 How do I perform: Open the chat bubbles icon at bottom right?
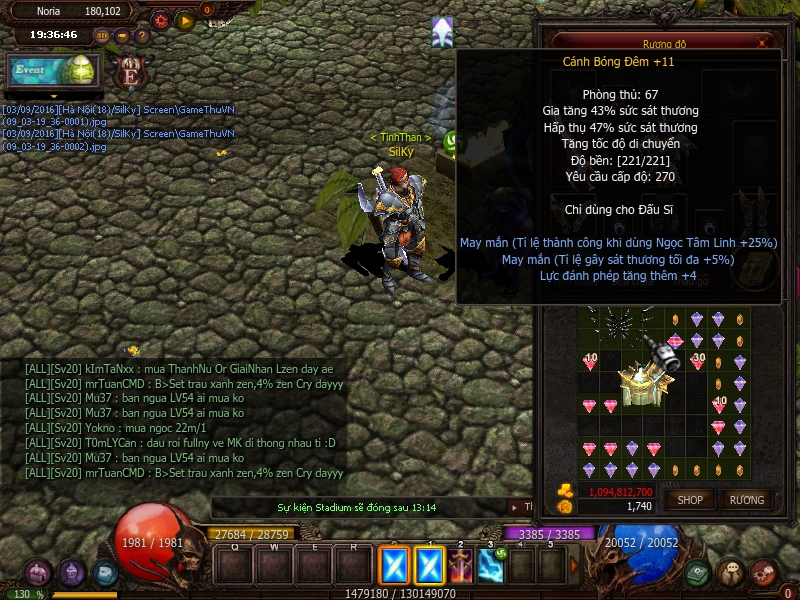pyautogui.click(x=731, y=573)
